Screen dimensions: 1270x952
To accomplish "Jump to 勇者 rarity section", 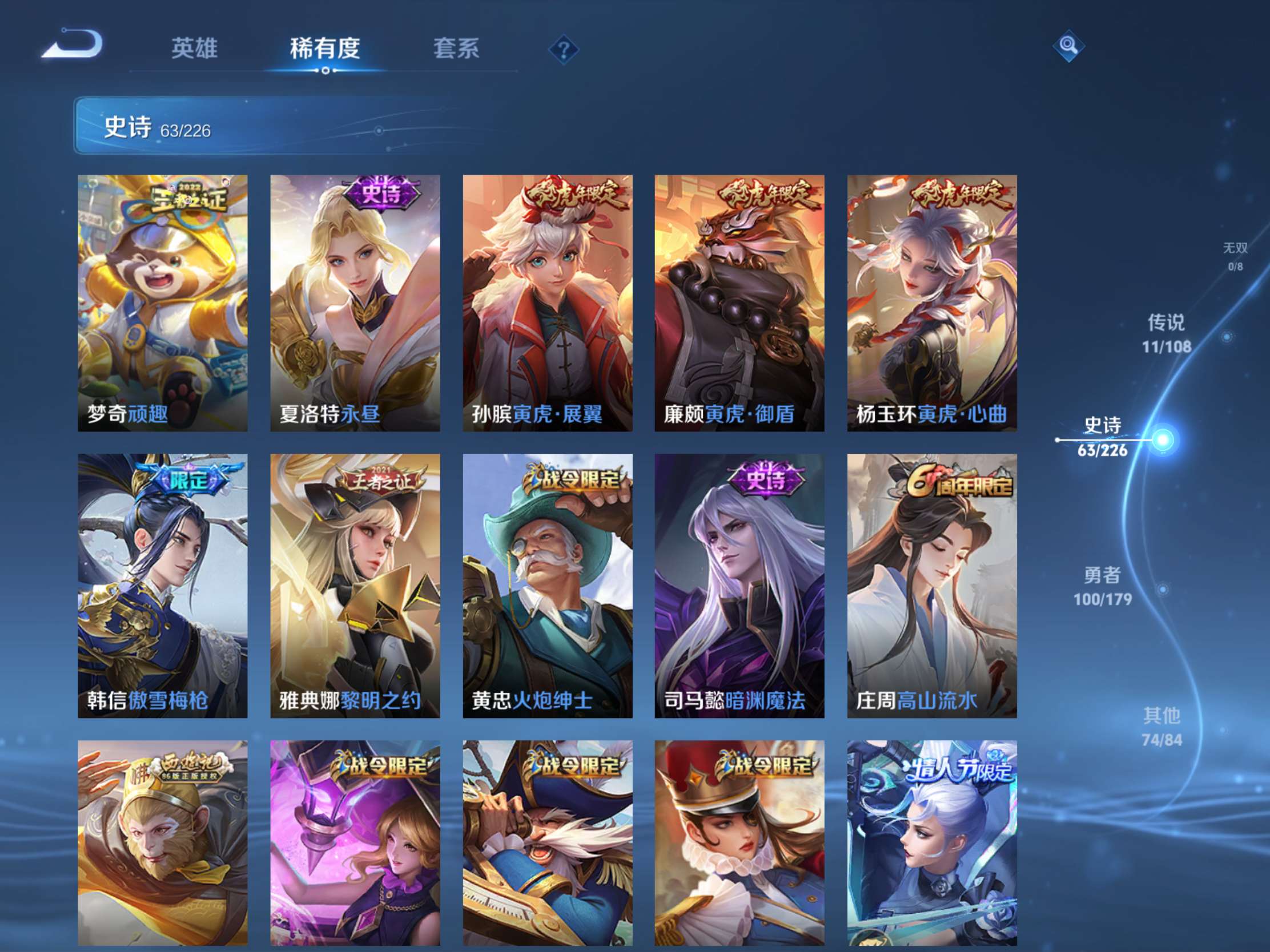I will pyautogui.click(x=1102, y=586).
